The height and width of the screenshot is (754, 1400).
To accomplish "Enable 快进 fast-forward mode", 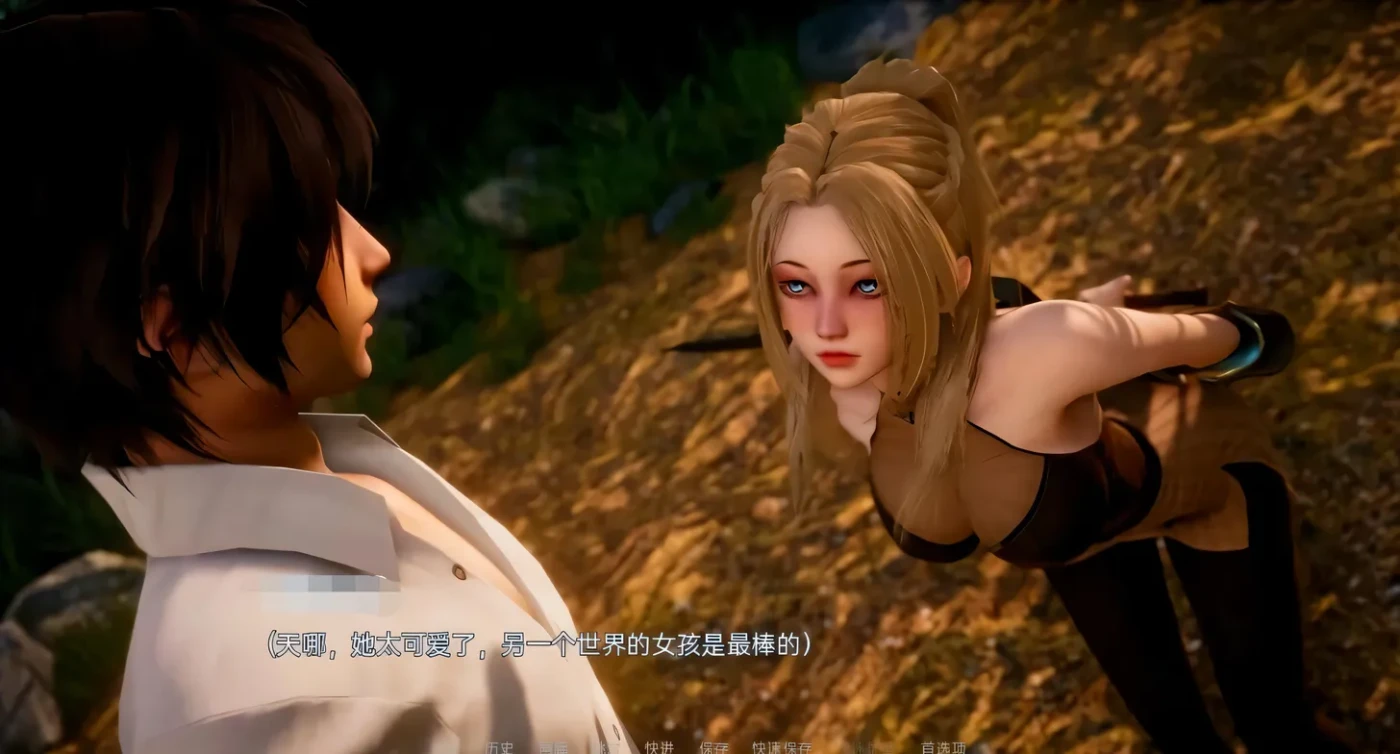I will pyautogui.click(x=660, y=747).
